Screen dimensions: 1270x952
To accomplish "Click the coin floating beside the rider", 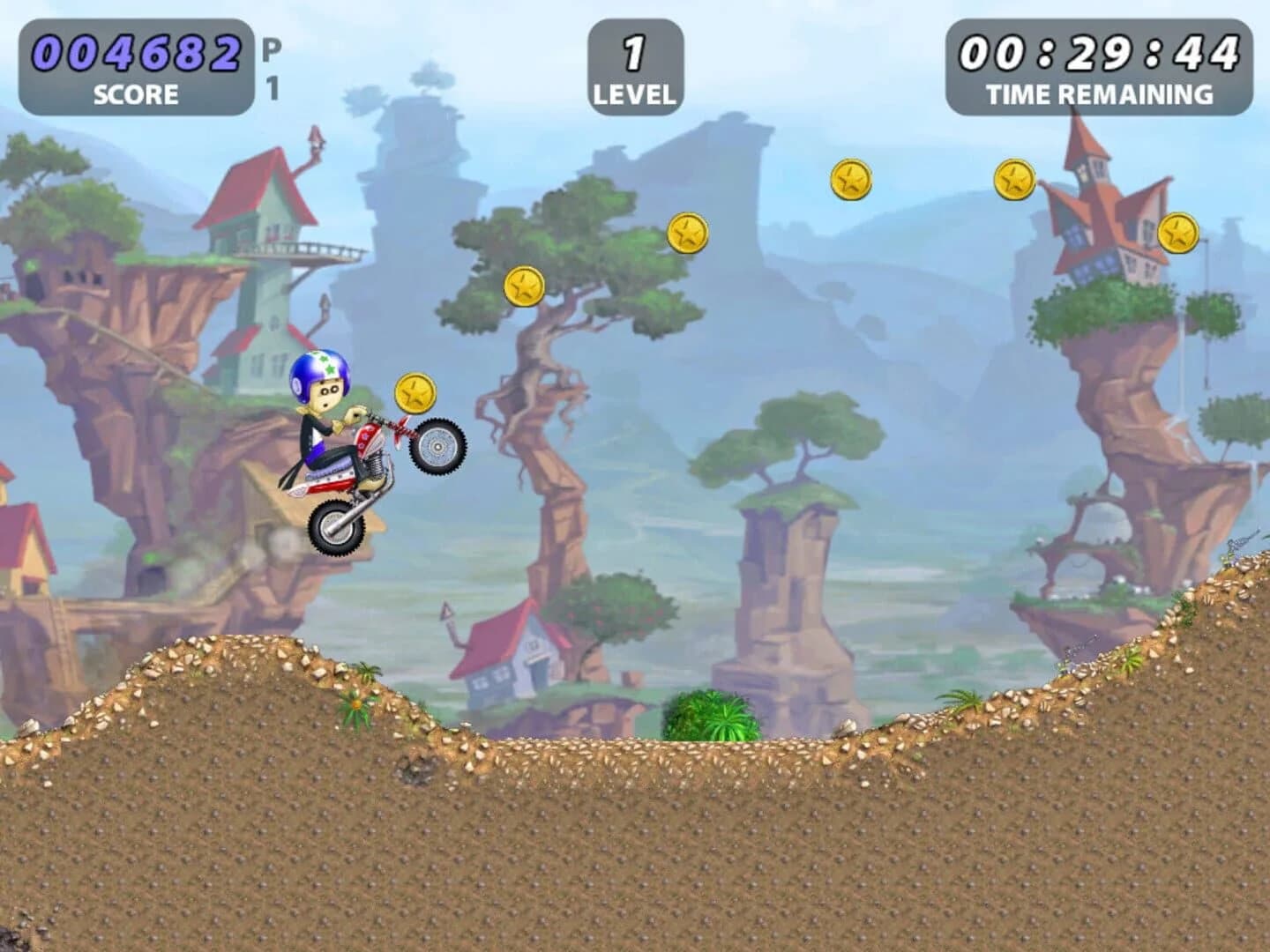I will pos(415,392).
